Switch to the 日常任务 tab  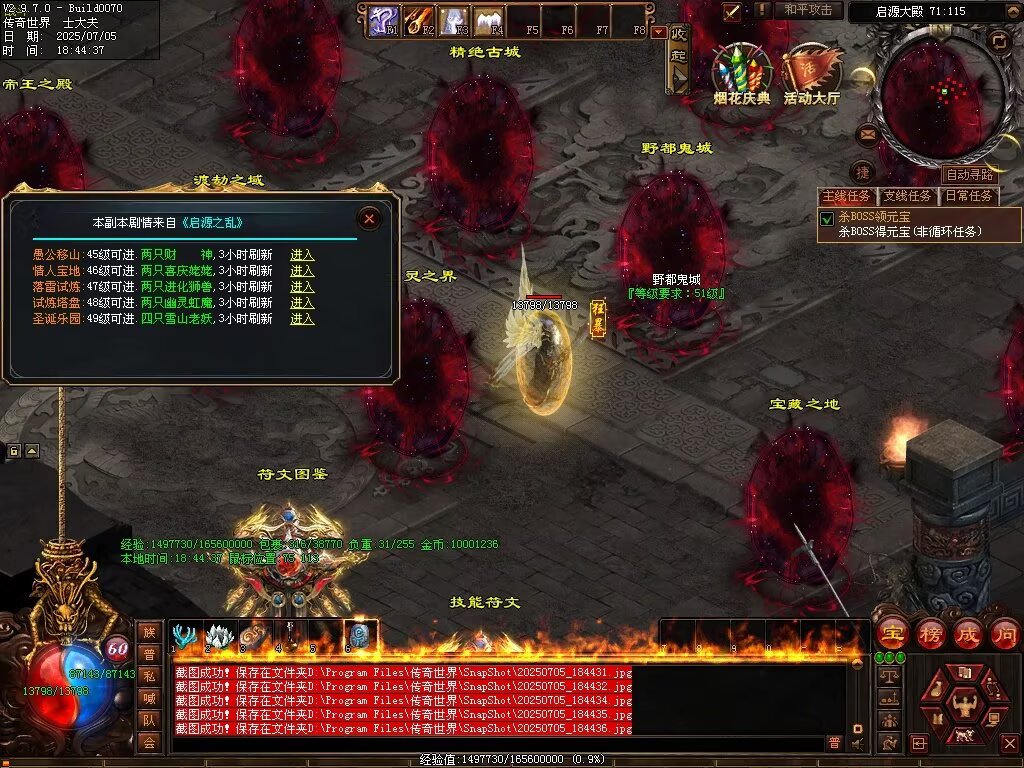968,196
